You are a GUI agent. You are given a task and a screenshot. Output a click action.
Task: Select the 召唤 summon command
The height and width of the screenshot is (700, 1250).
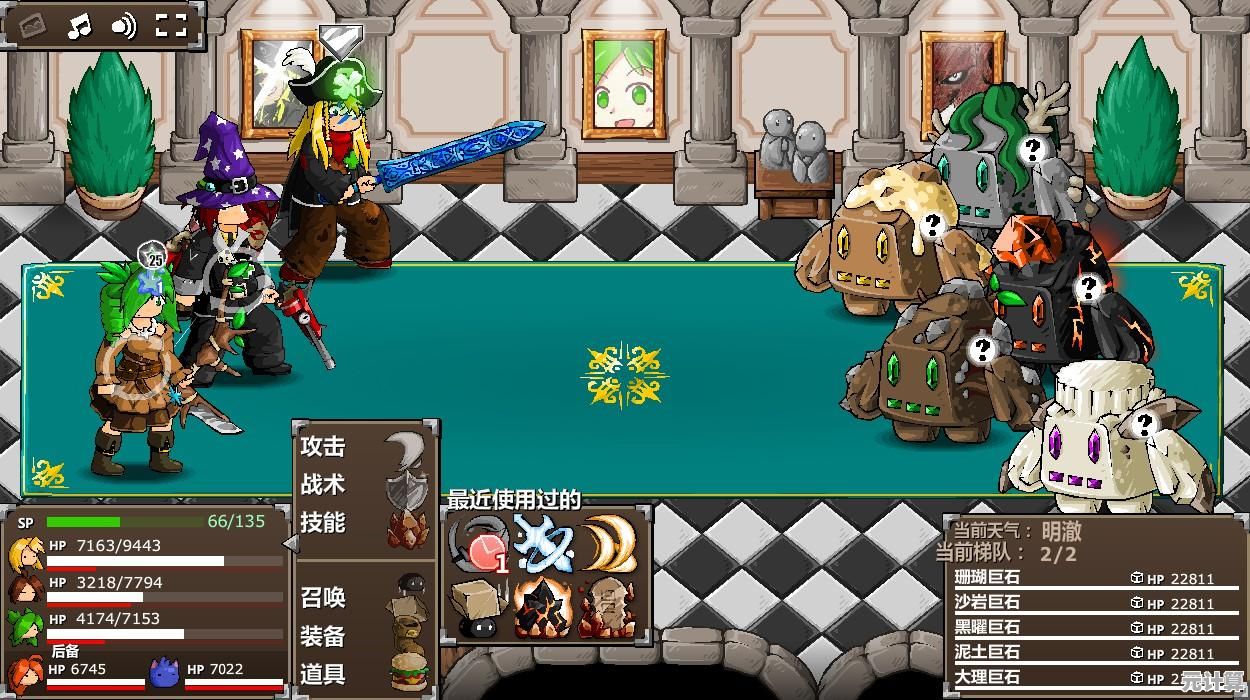(x=324, y=598)
